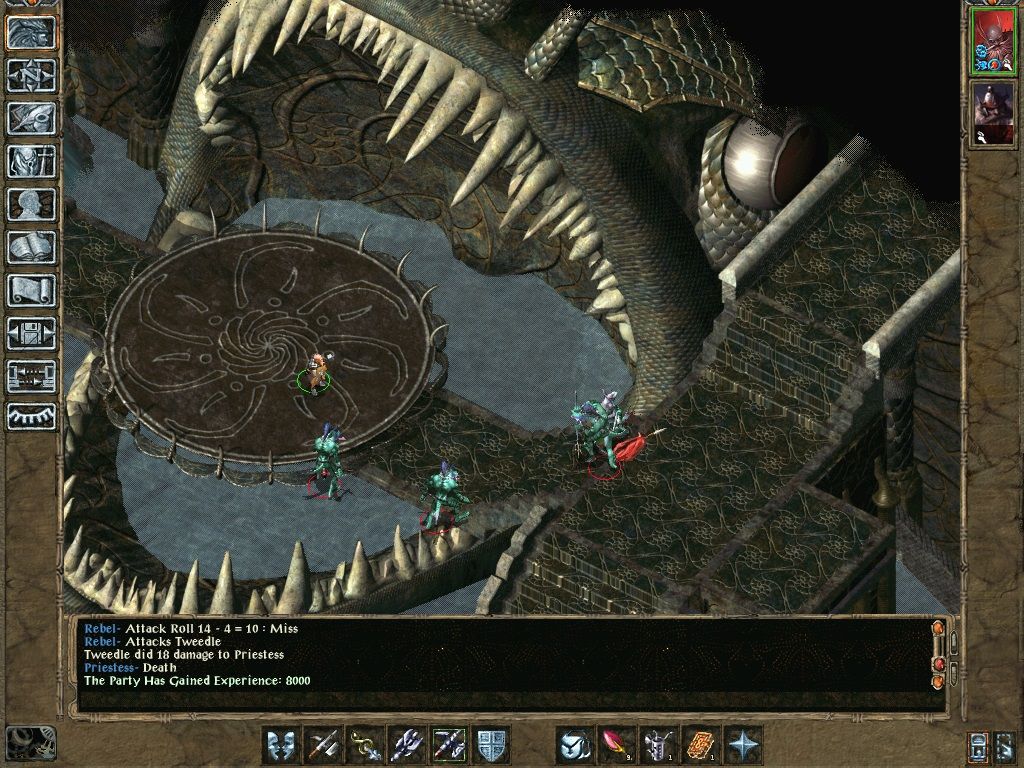Open the character record silhouette button
The image size is (1024, 768).
point(31,204)
